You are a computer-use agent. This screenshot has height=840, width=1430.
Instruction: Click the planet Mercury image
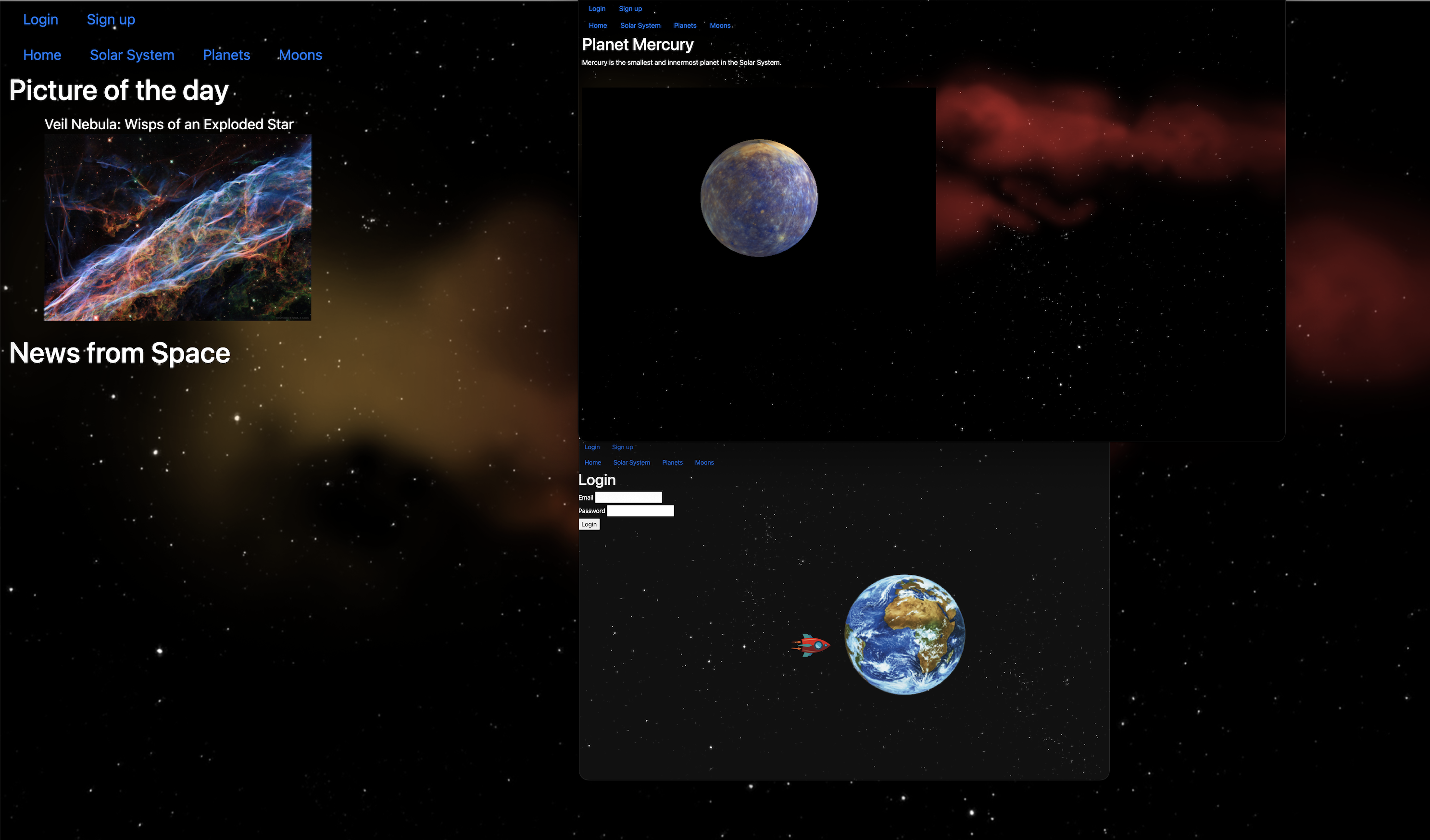pyautogui.click(x=759, y=197)
